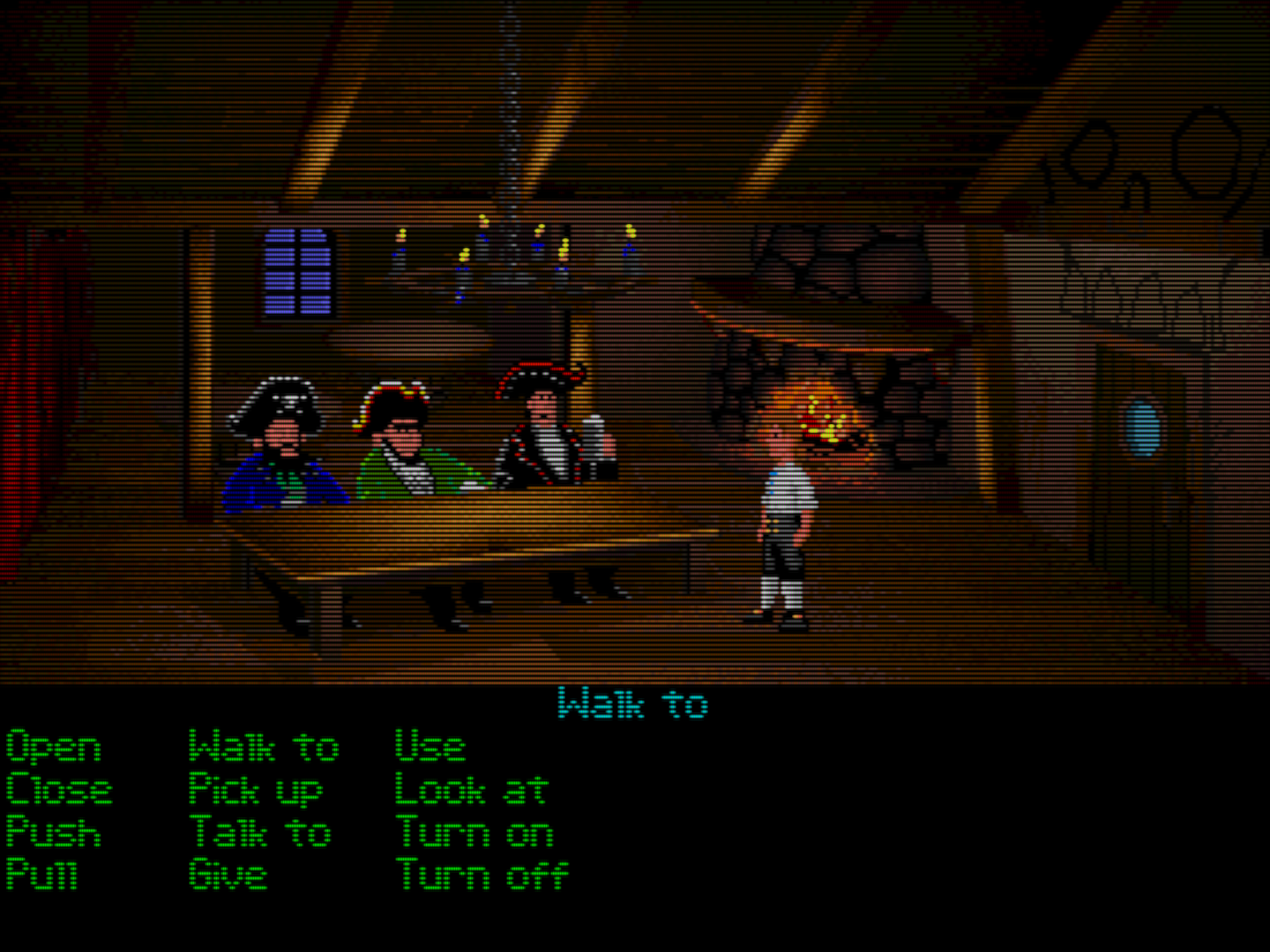1270x952 pixels.
Task: Click the Push verb
Action: click(x=53, y=831)
